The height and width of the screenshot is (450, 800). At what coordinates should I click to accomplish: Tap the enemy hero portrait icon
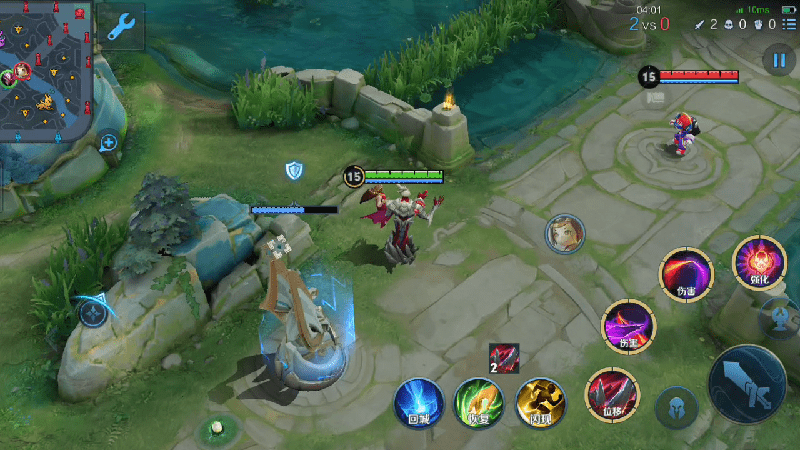pyautogui.click(x=564, y=233)
